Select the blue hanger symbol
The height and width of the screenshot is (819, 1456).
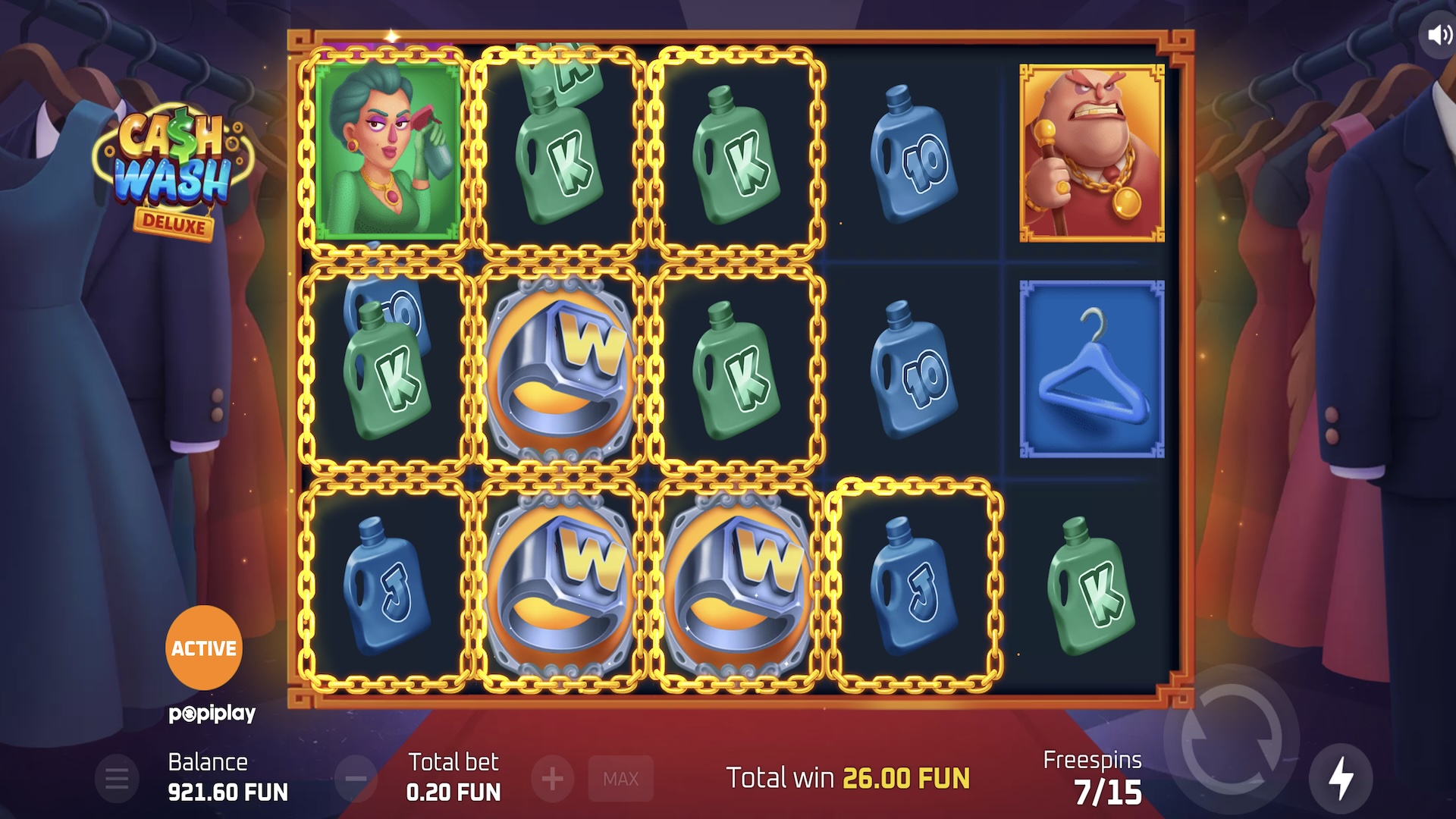click(1090, 369)
